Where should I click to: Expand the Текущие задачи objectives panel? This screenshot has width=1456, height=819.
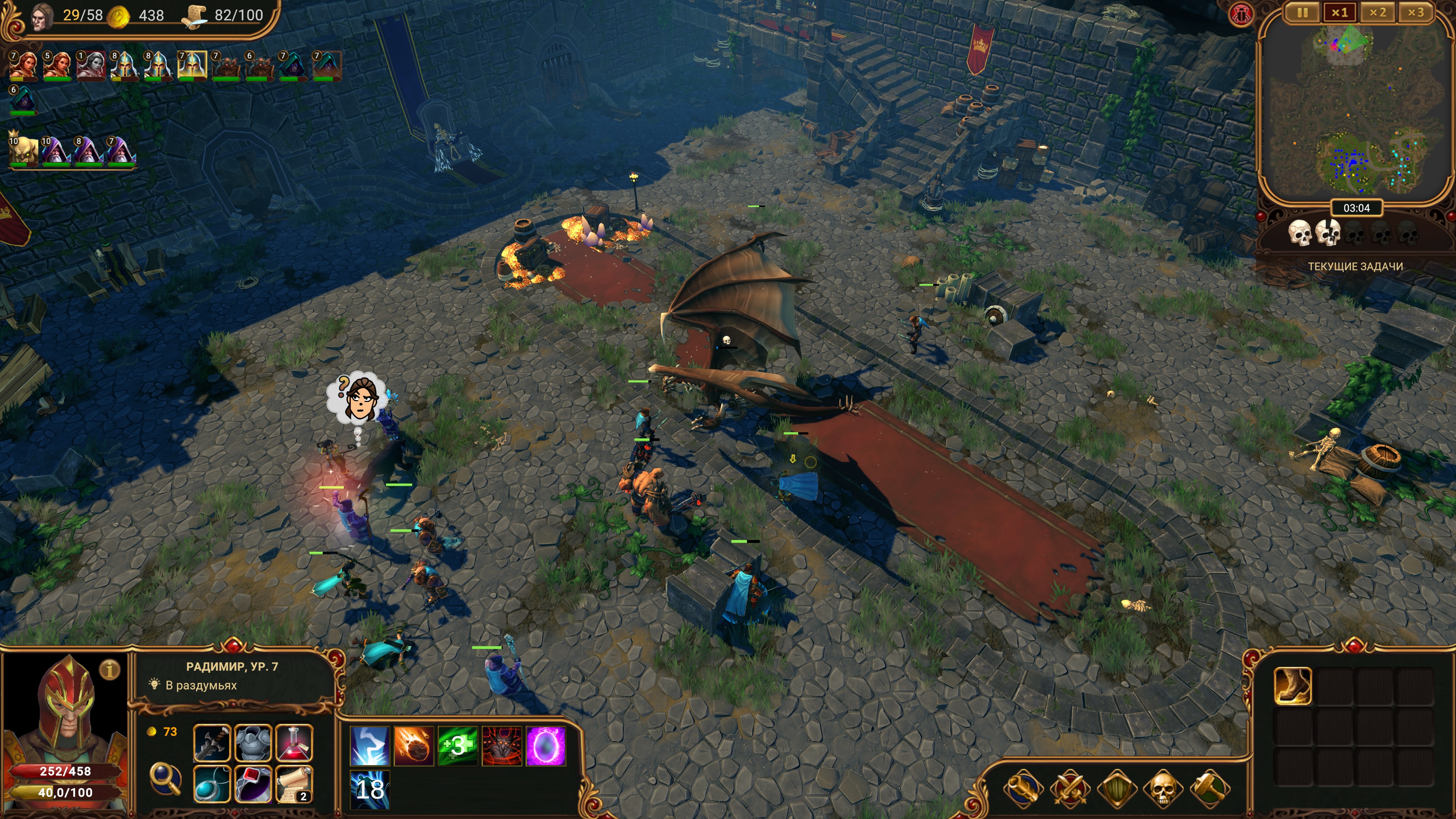pyautogui.click(x=1355, y=266)
